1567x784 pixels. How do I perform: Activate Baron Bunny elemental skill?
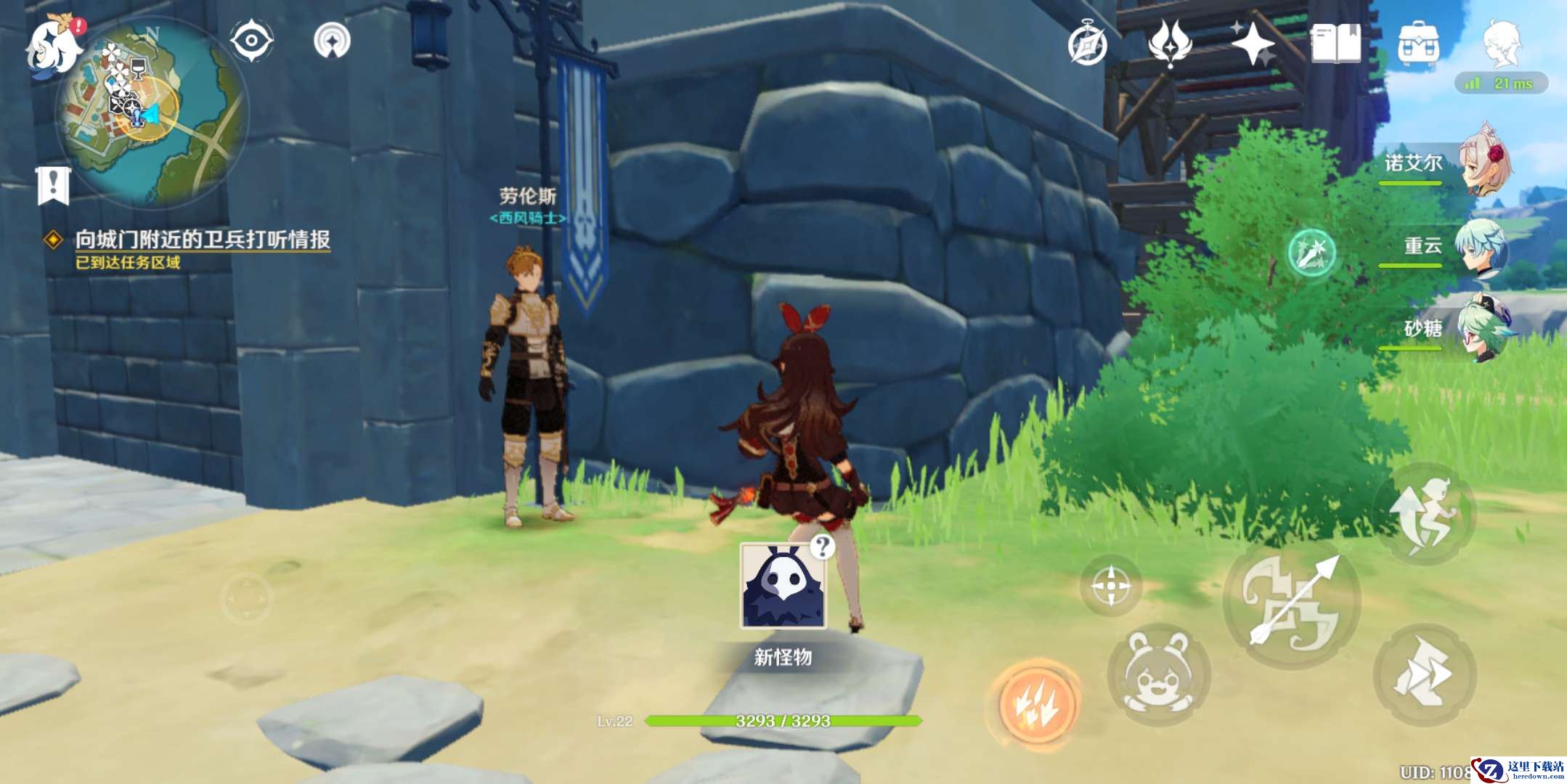pos(1157,674)
